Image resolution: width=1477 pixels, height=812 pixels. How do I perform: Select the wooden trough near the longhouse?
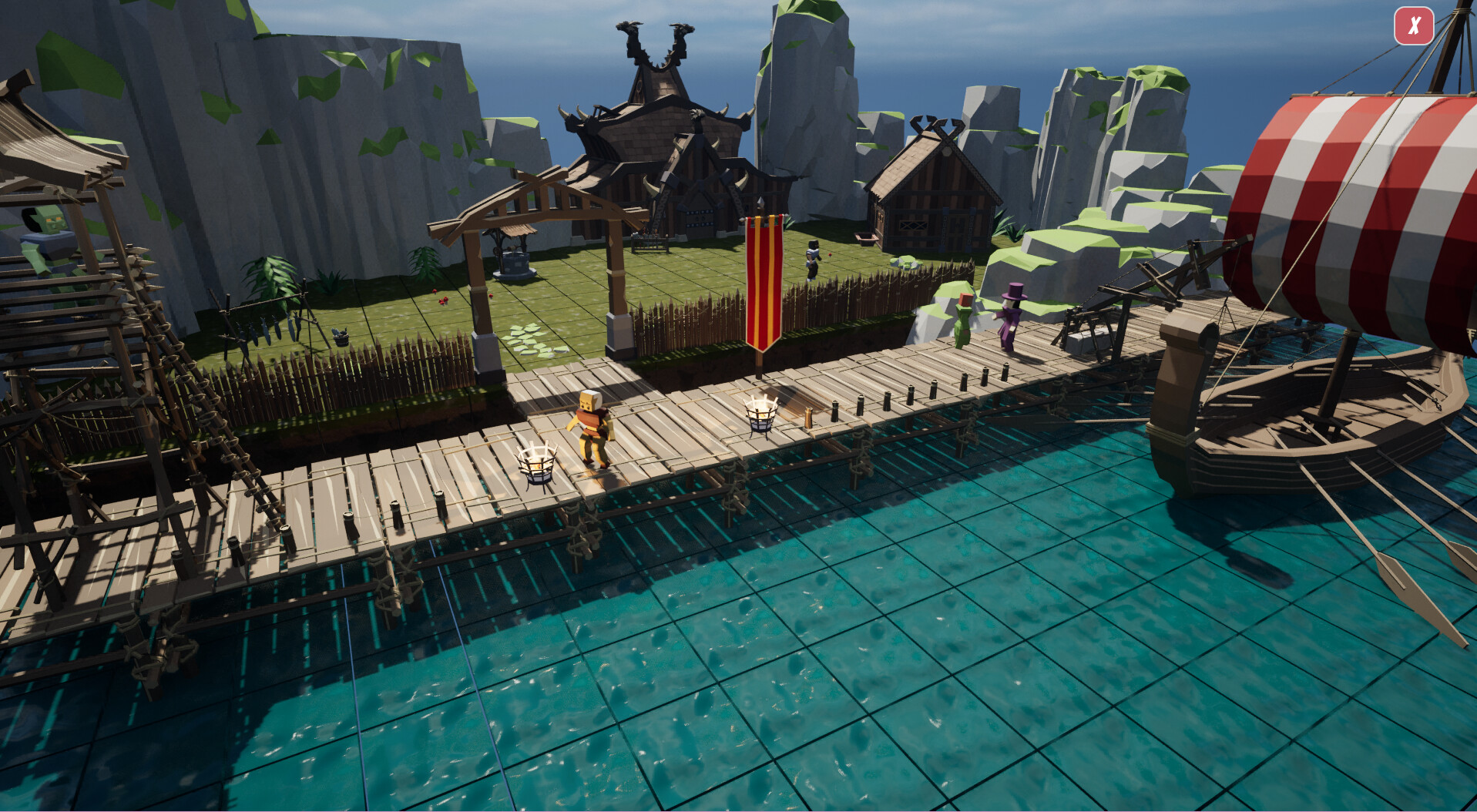(867, 239)
